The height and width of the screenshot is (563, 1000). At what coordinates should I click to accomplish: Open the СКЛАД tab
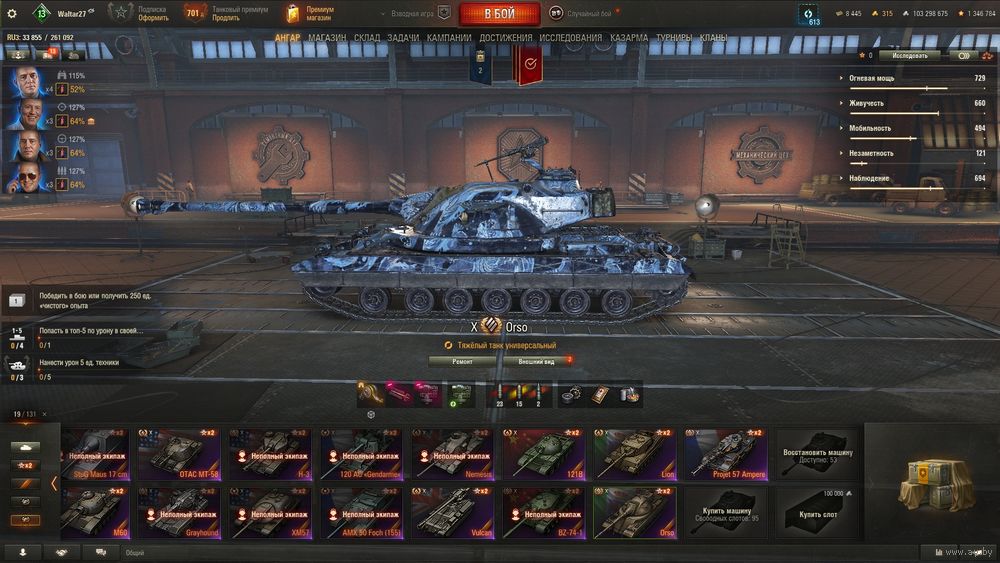(x=367, y=38)
